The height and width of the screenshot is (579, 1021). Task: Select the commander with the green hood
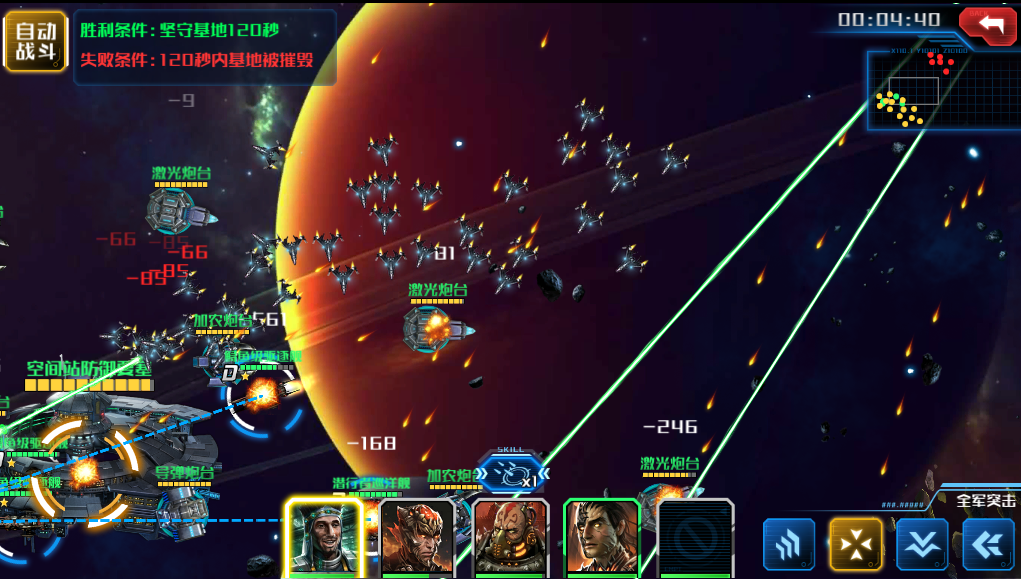pyautogui.click(x=323, y=537)
